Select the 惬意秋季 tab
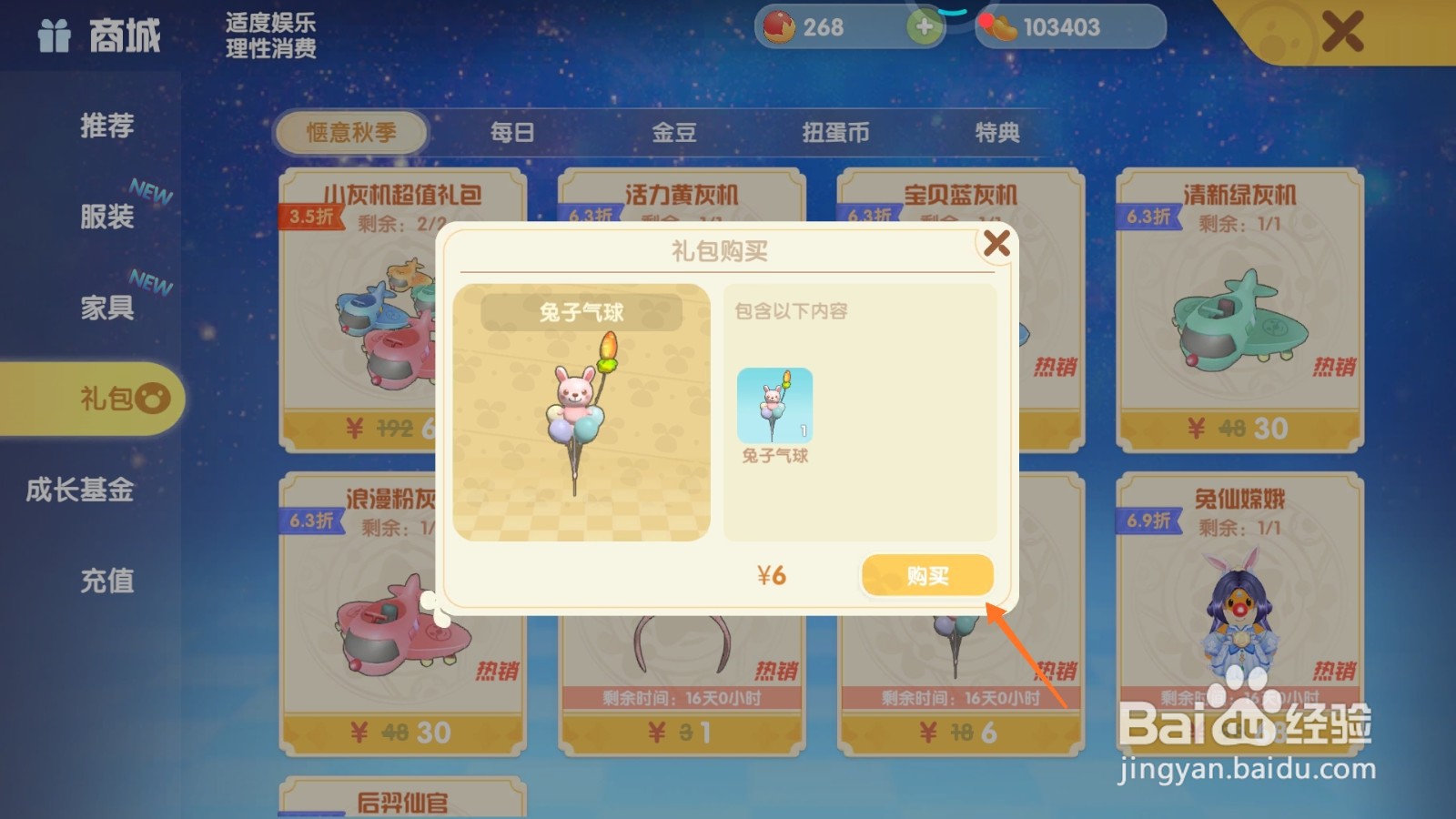 tap(355, 133)
